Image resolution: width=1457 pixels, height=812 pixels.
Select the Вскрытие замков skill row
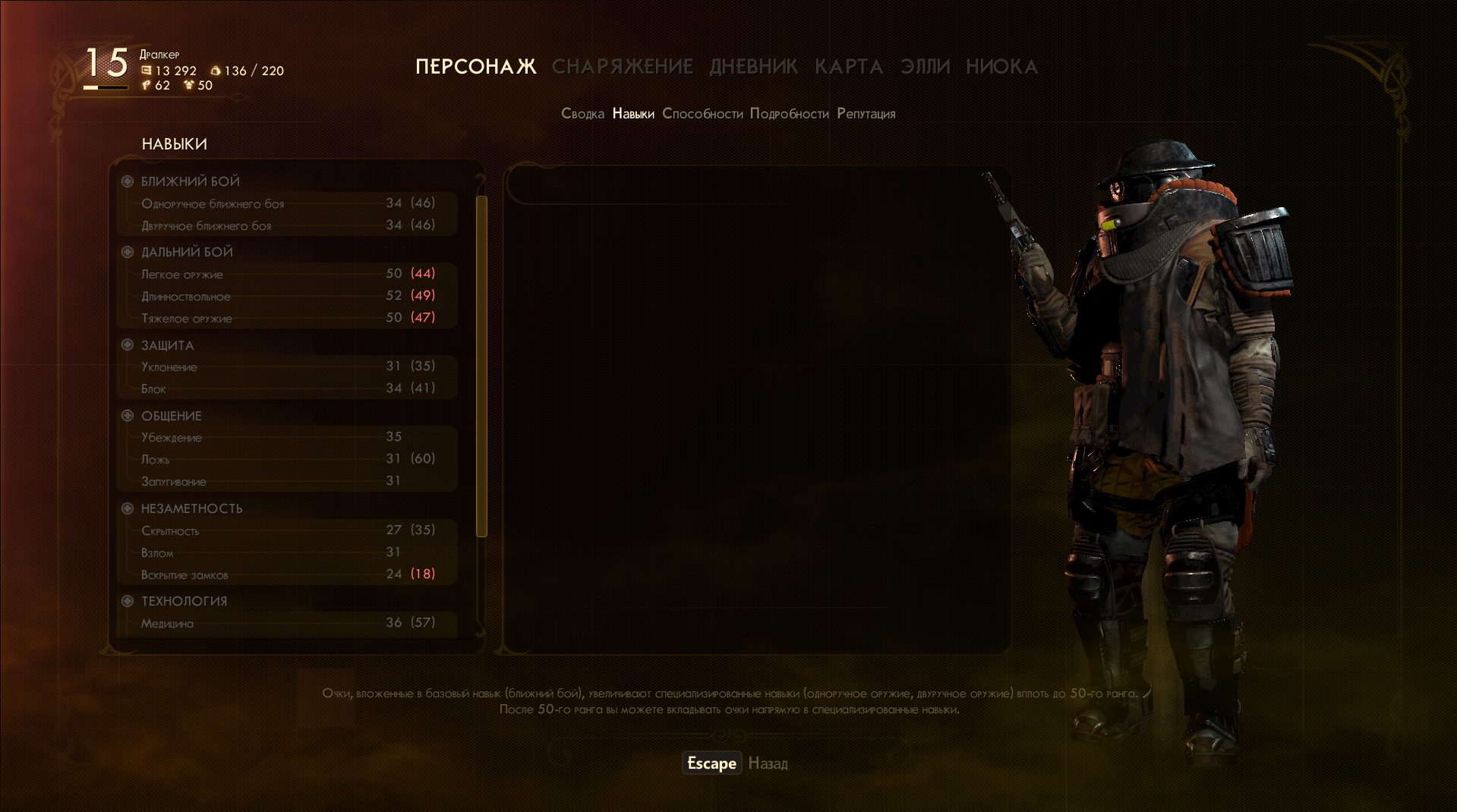(287, 574)
